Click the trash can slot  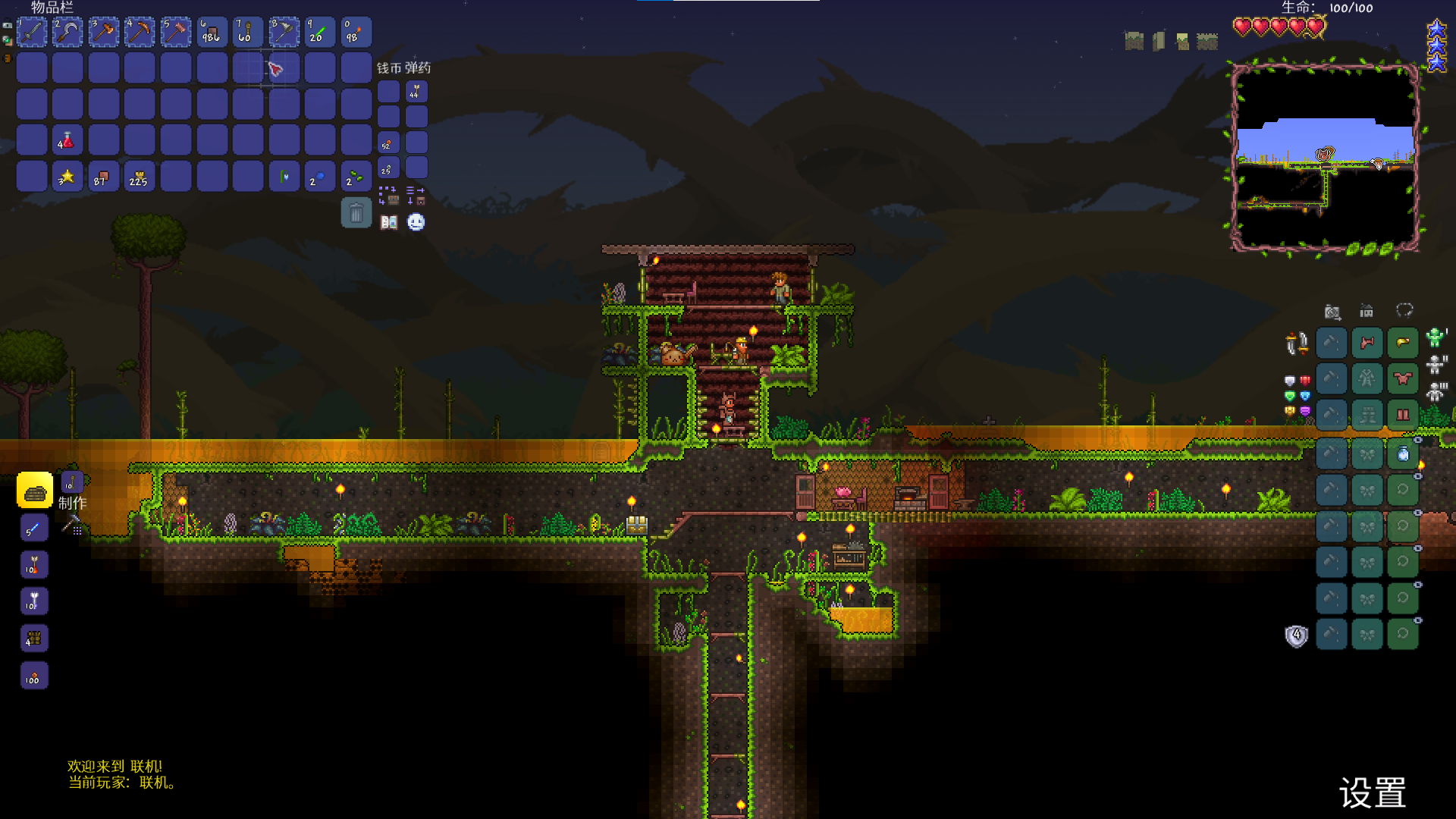click(x=356, y=213)
